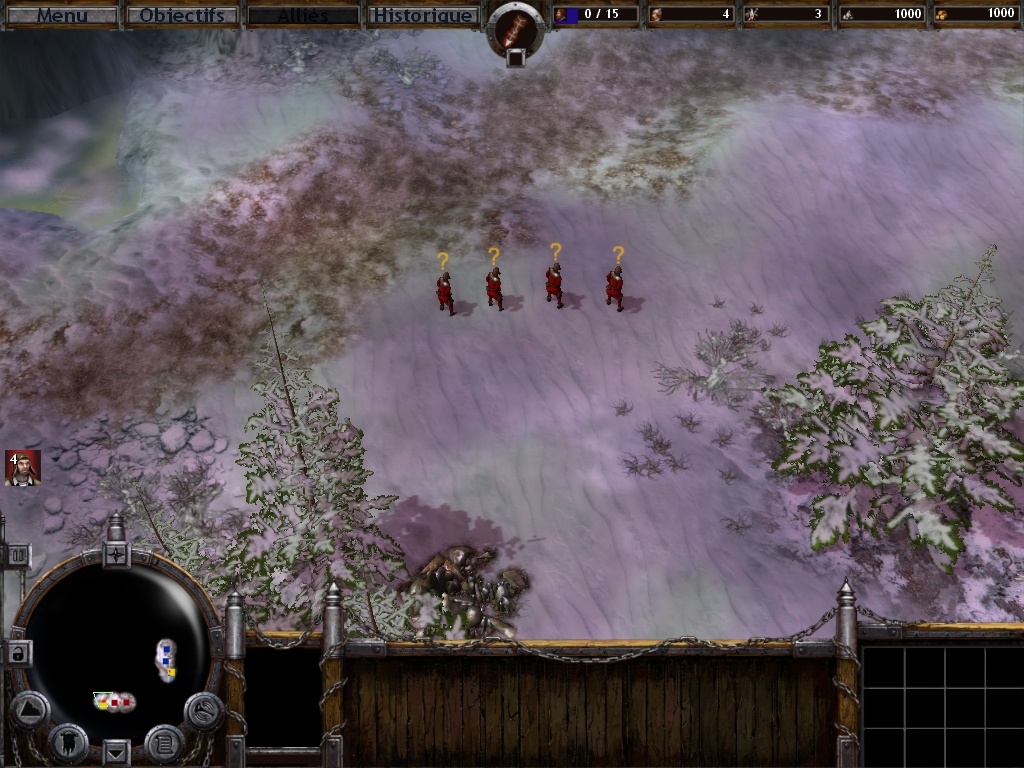The image size is (1024, 768).
Task: Select the leftmost red soldier with question mark
Action: 445,292
